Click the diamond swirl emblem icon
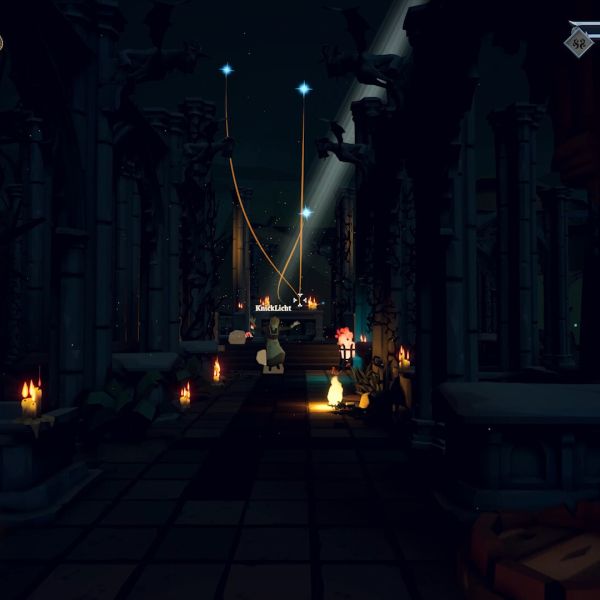 click(578, 42)
